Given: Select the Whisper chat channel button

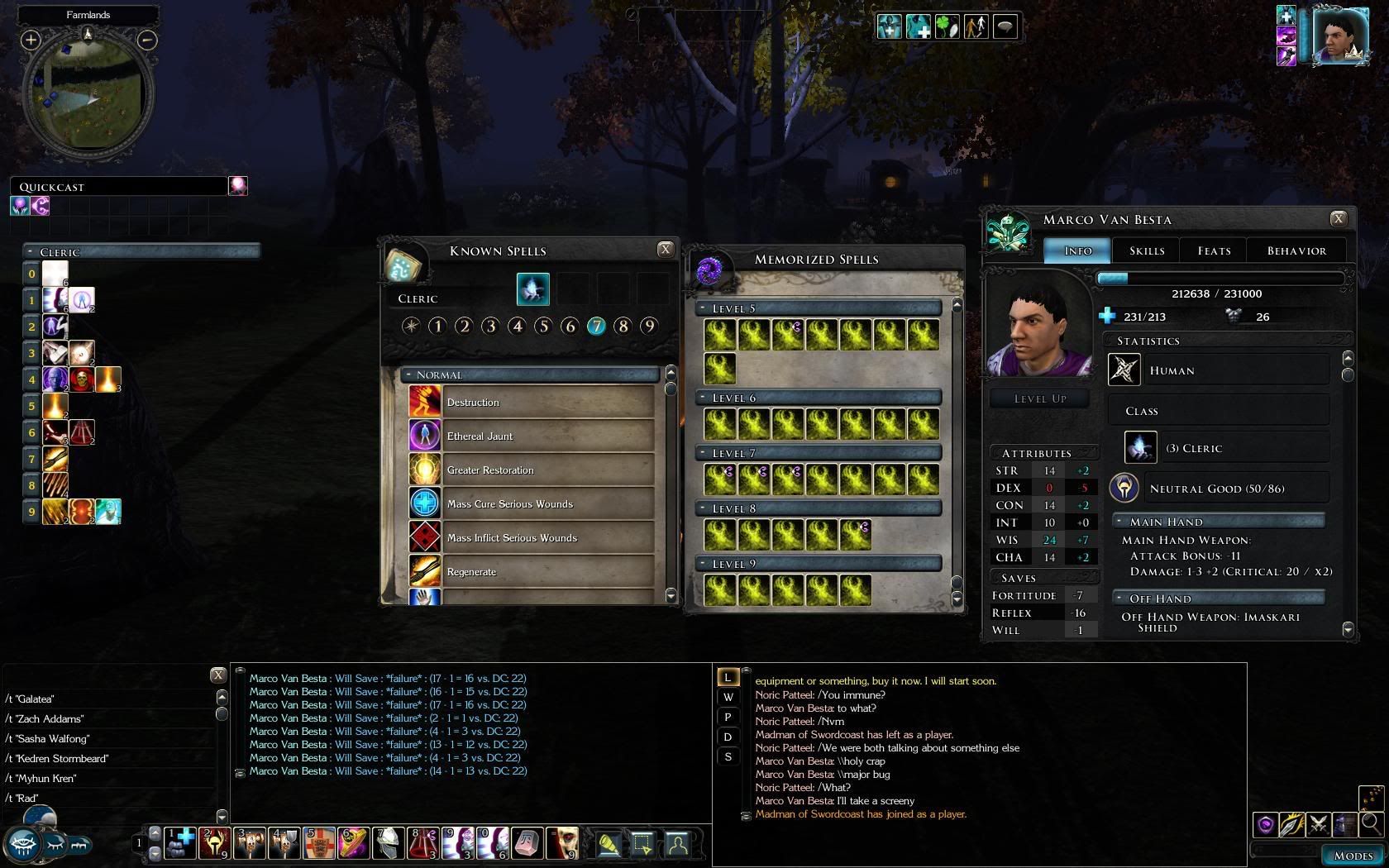Looking at the screenshot, I should (x=728, y=697).
